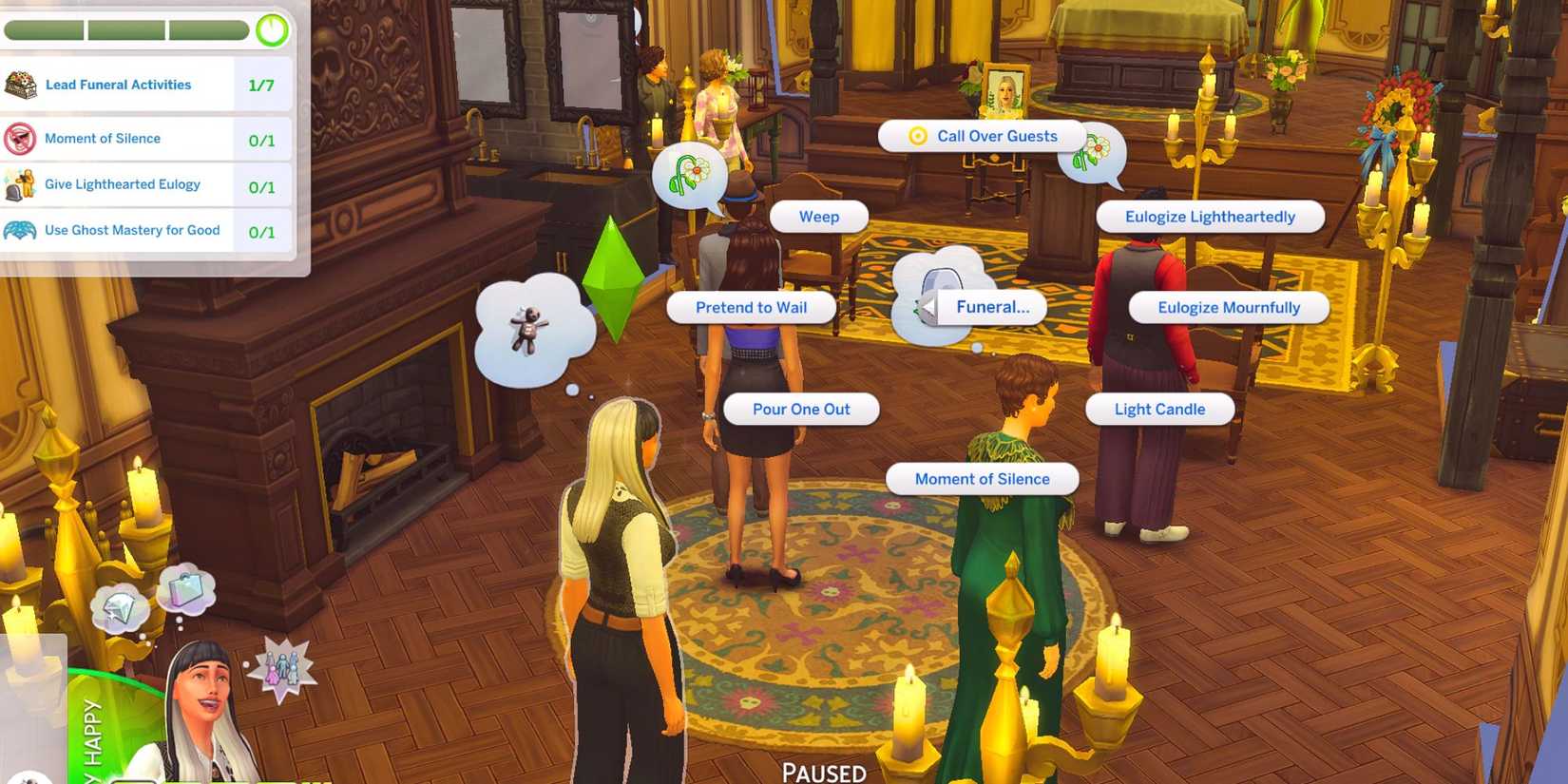1568x784 pixels.
Task: Select the Pretend to Wail interaction
Action: click(750, 307)
